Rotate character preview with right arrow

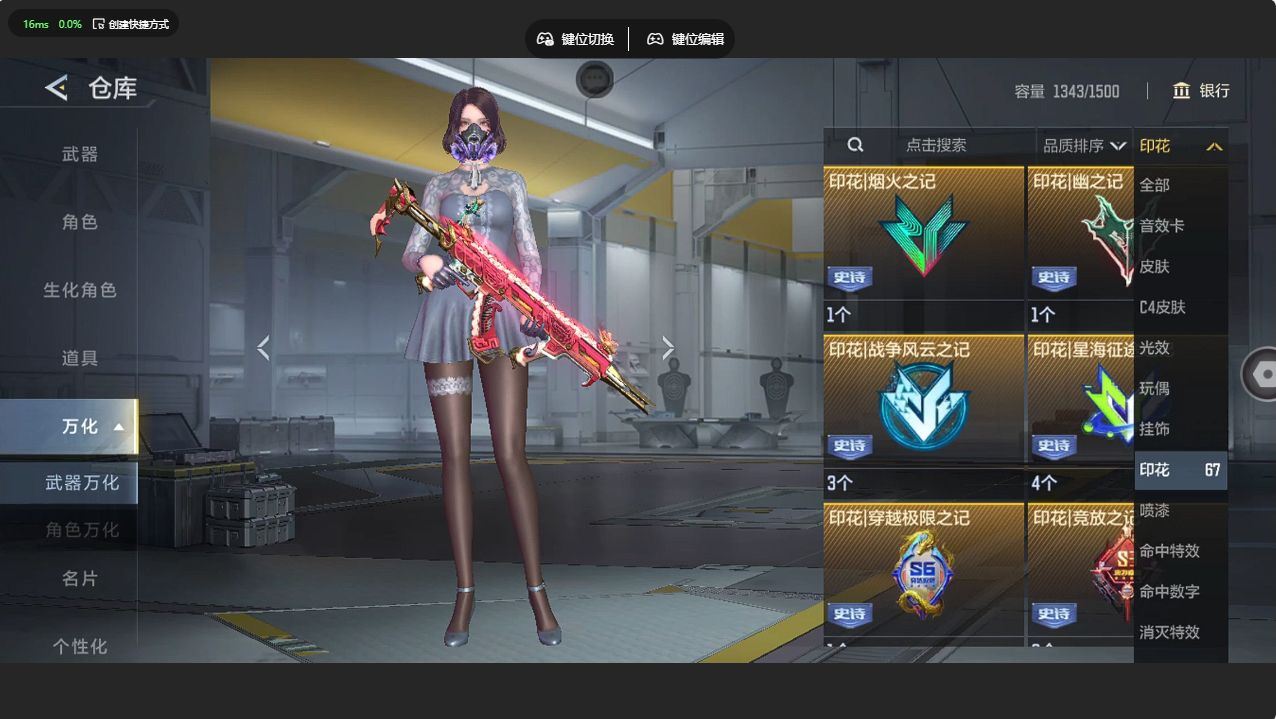pos(668,348)
